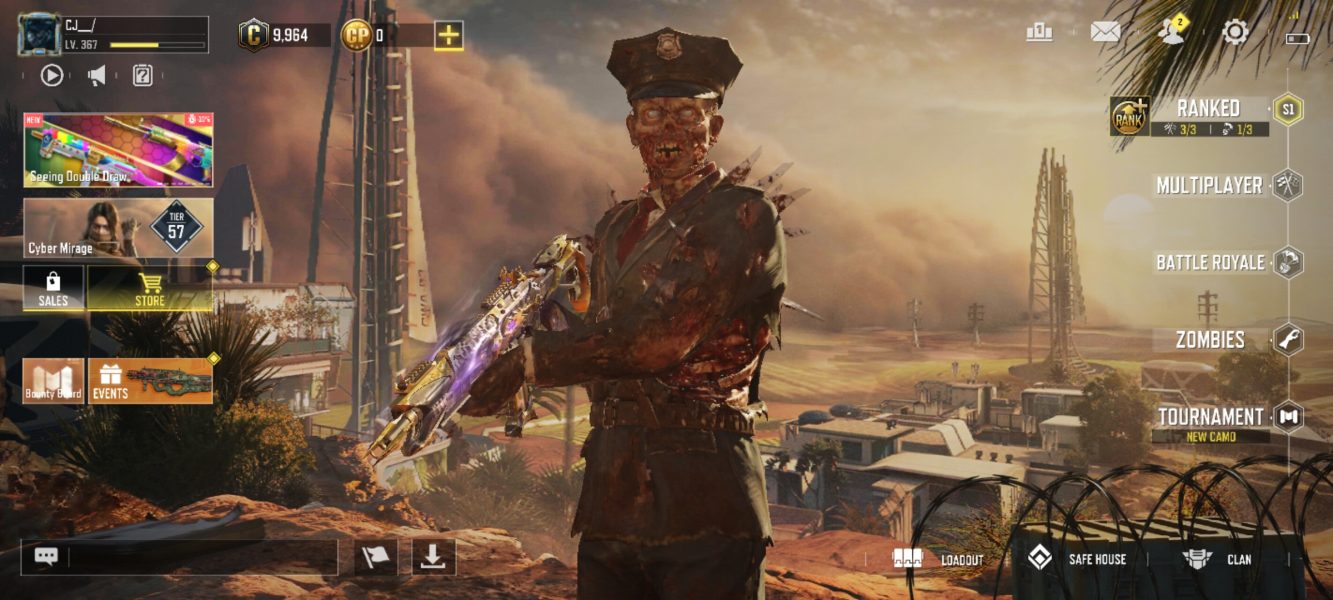
Task: Open the mail envelope inbox
Action: (1105, 32)
